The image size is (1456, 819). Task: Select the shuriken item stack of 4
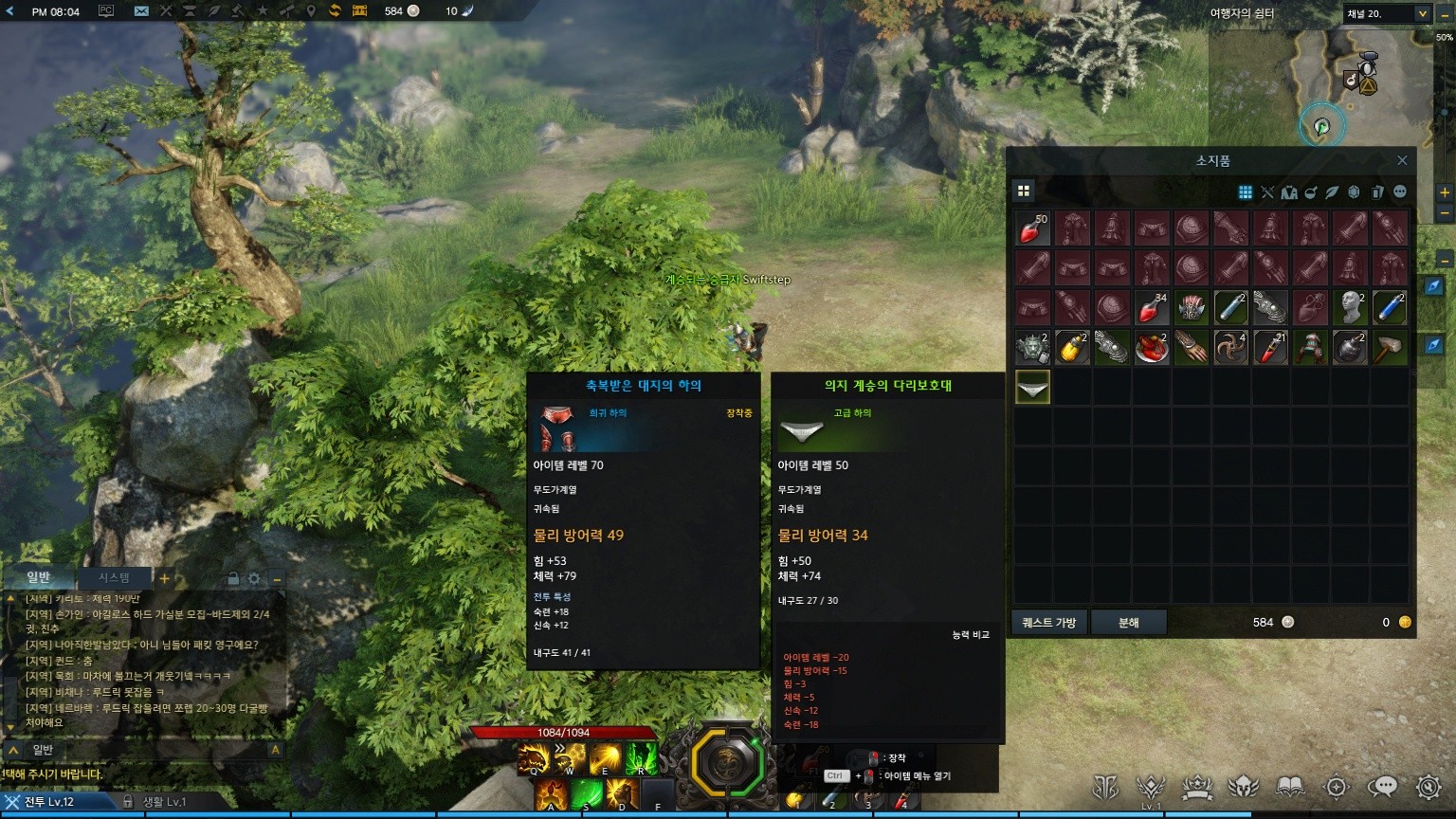pyautogui.click(x=1230, y=348)
